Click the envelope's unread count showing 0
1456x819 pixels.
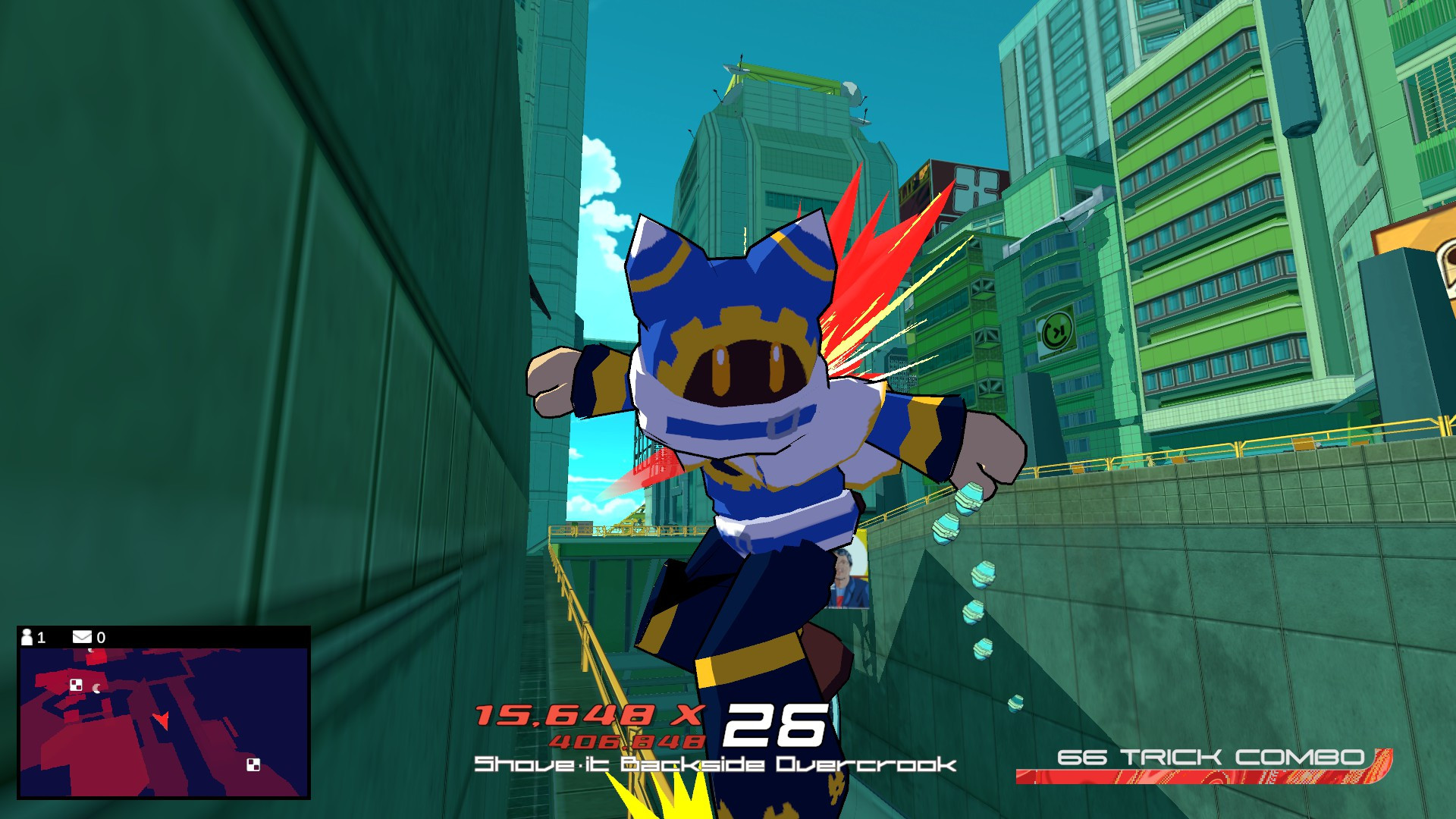tap(101, 637)
